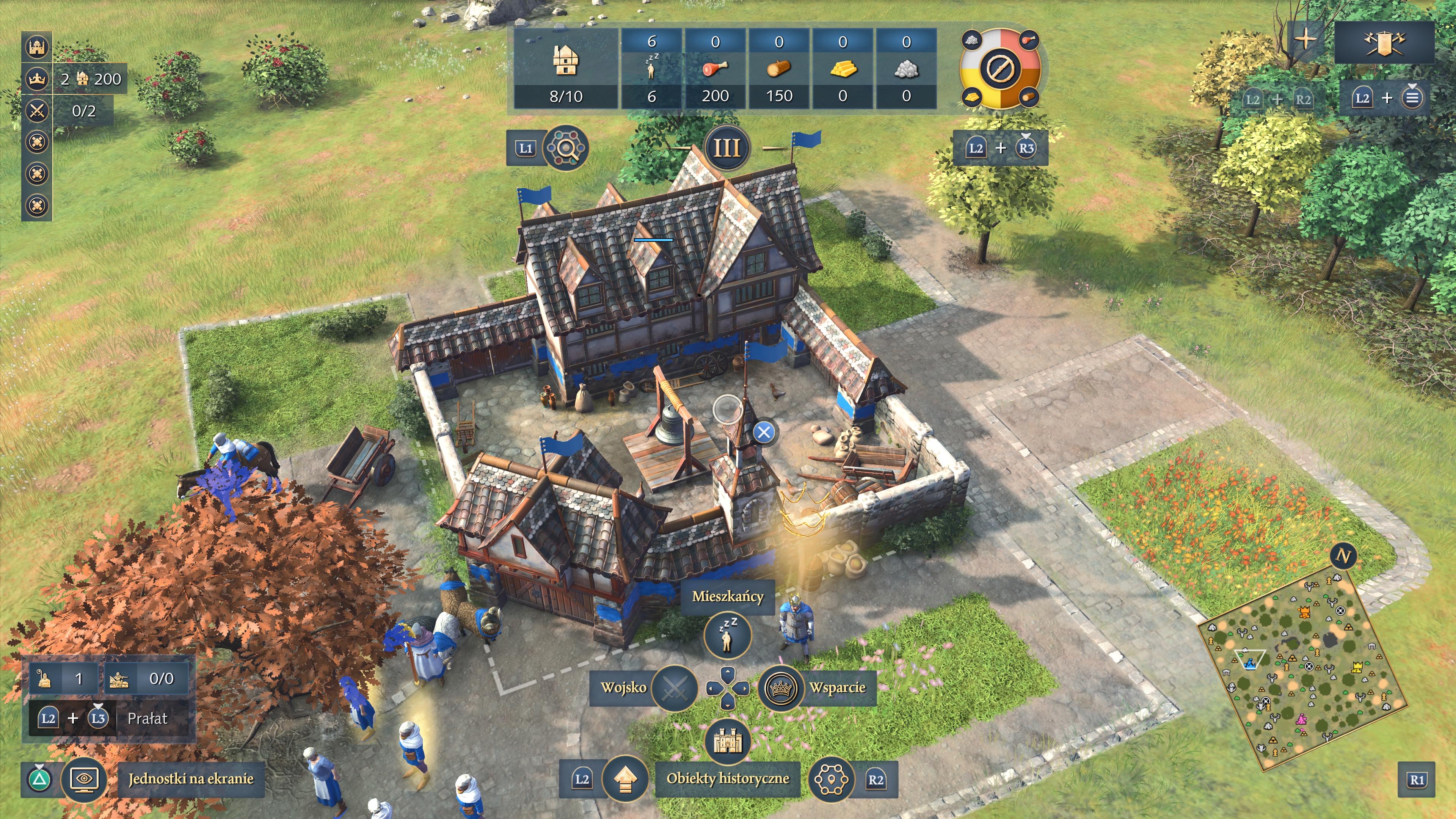Select the wood log resource tile
Image resolution: width=1456 pixels, height=819 pixels.
pyautogui.click(x=779, y=68)
